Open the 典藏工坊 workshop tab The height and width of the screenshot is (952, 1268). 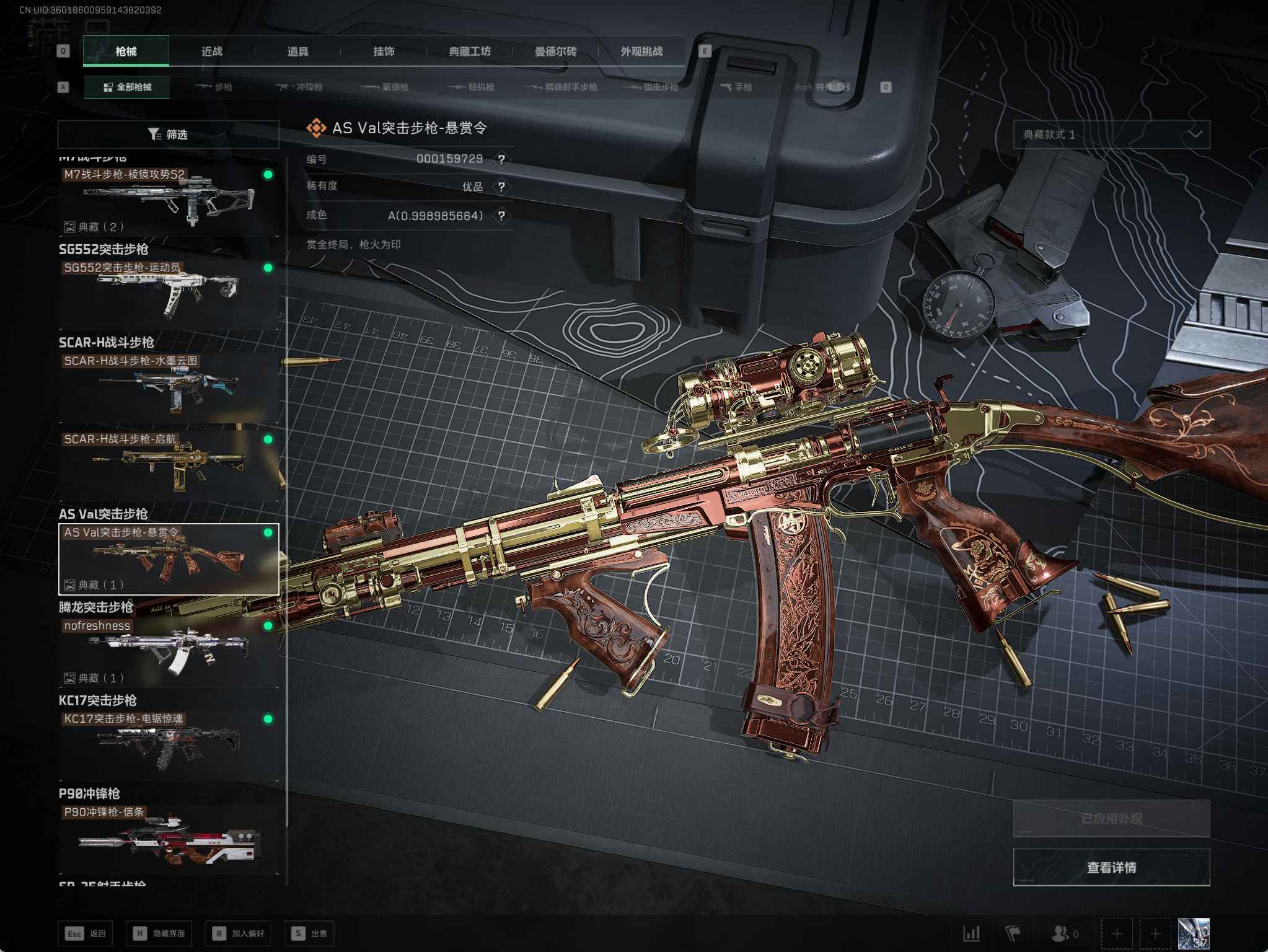coord(469,51)
